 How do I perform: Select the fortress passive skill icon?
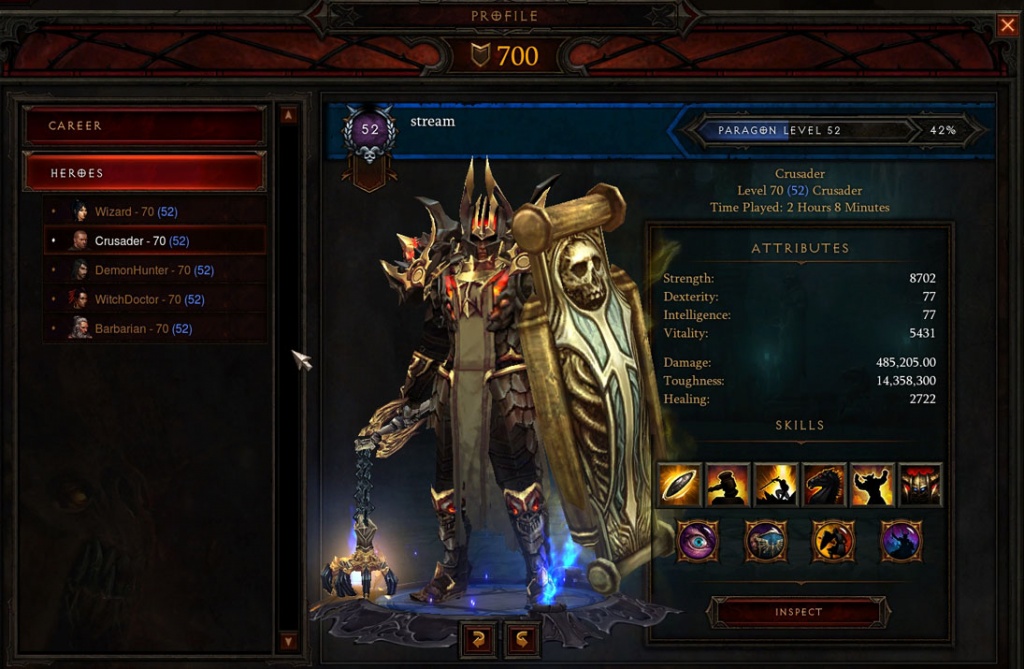tap(766, 541)
